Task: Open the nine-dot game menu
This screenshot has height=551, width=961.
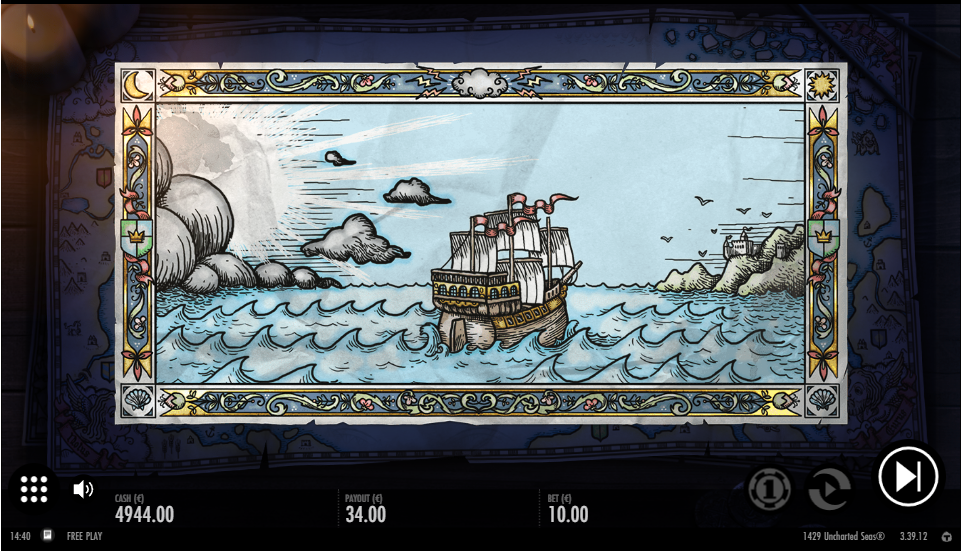Action: click(x=34, y=488)
